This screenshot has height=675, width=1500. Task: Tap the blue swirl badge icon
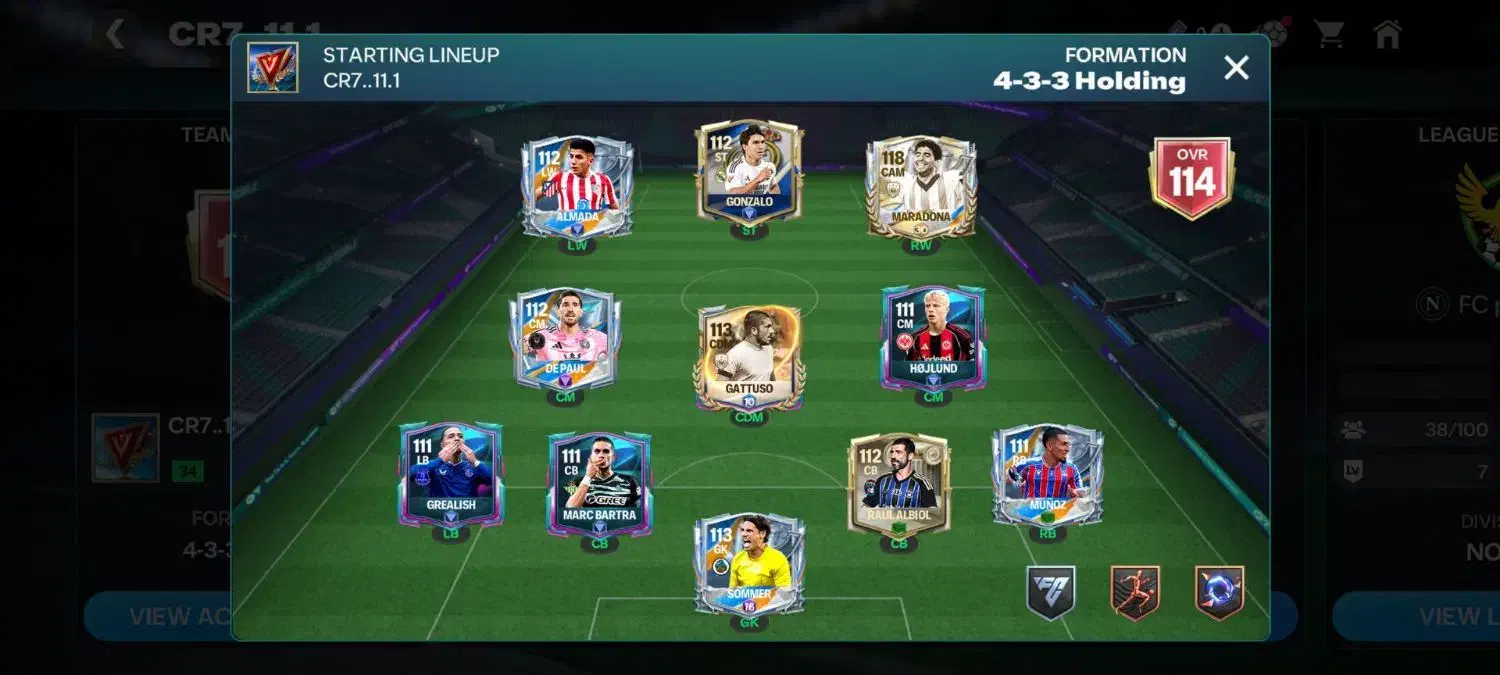[x=1219, y=593]
